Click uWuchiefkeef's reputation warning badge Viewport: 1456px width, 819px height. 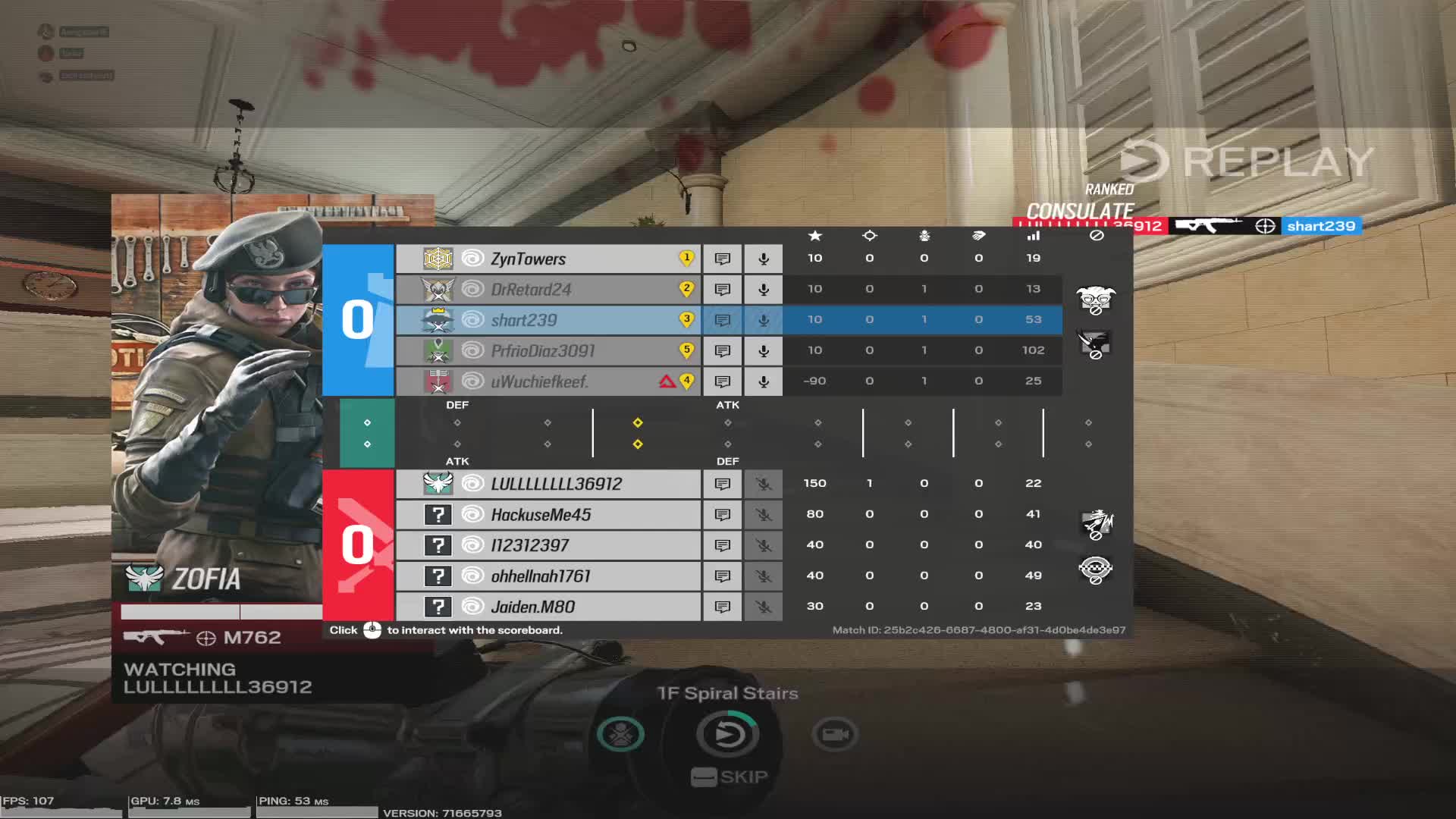[665, 381]
